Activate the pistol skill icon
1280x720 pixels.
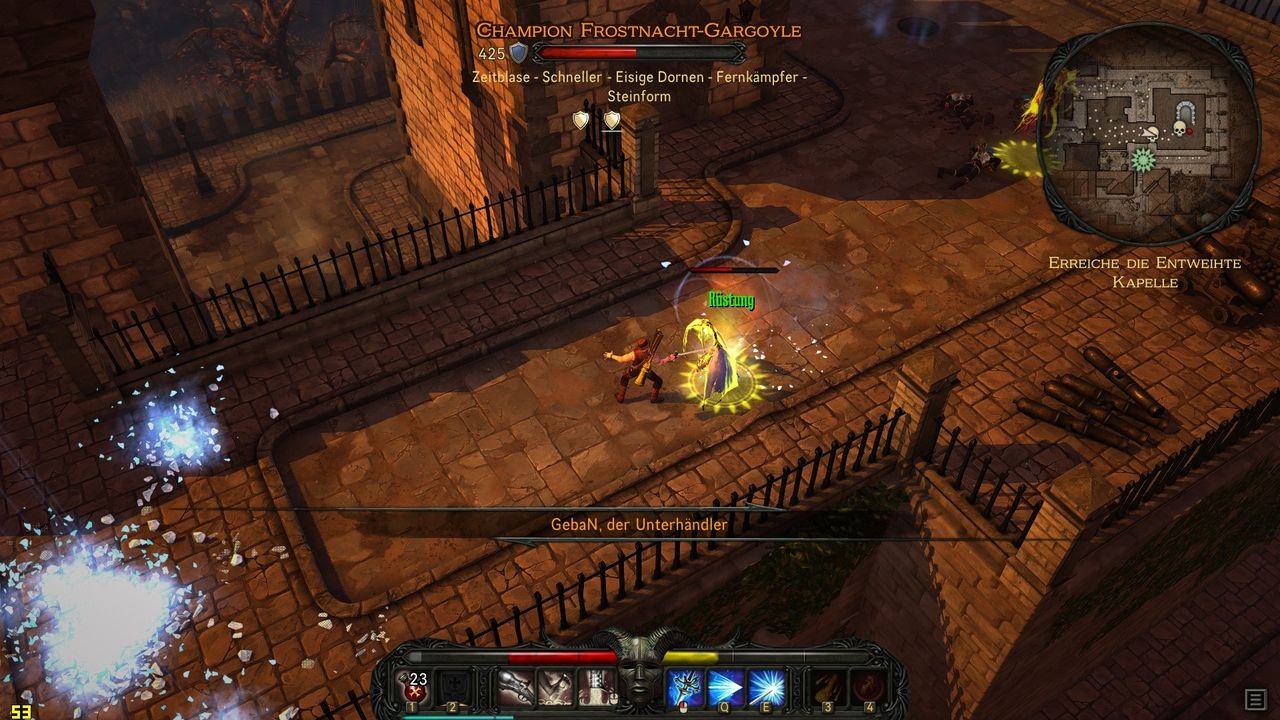point(516,688)
